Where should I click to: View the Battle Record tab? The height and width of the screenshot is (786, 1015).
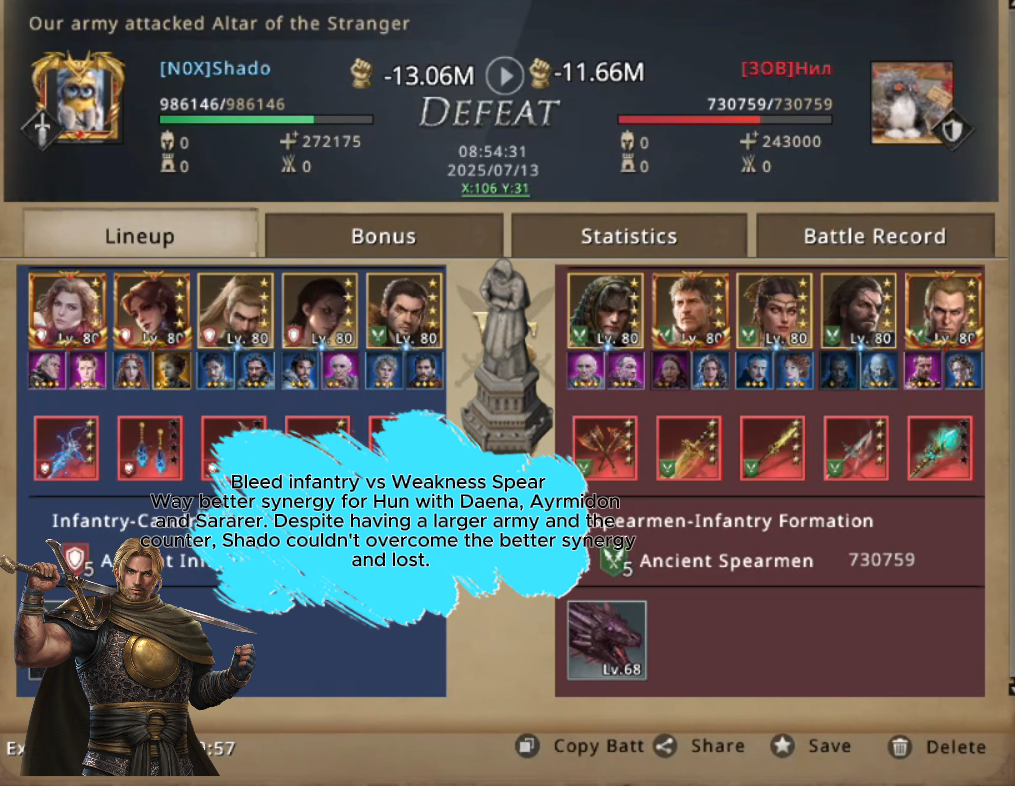(874, 236)
